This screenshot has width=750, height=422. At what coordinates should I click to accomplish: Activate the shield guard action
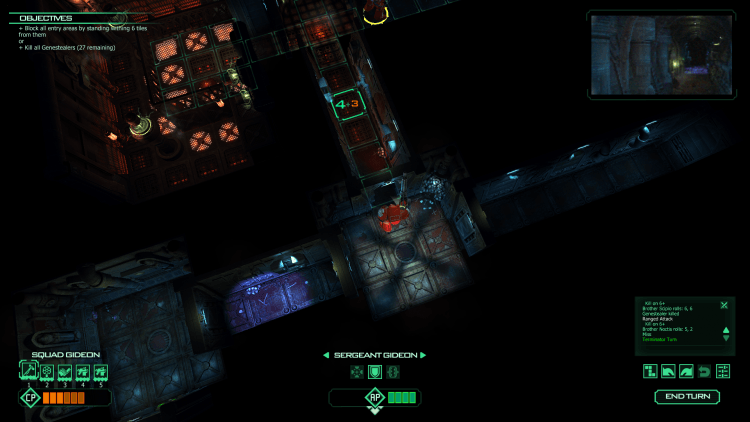(x=375, y=372)
